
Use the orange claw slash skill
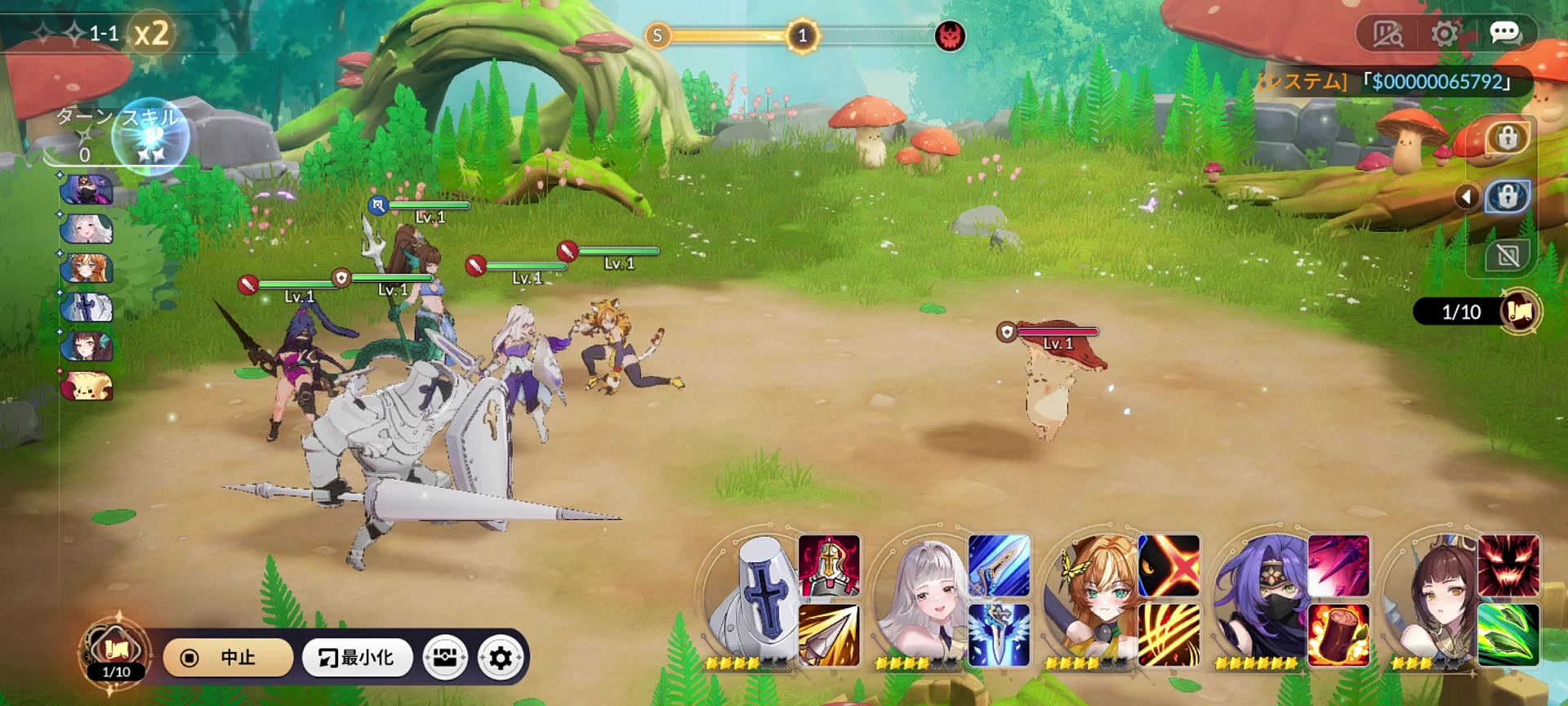[x=1169, y=635]
